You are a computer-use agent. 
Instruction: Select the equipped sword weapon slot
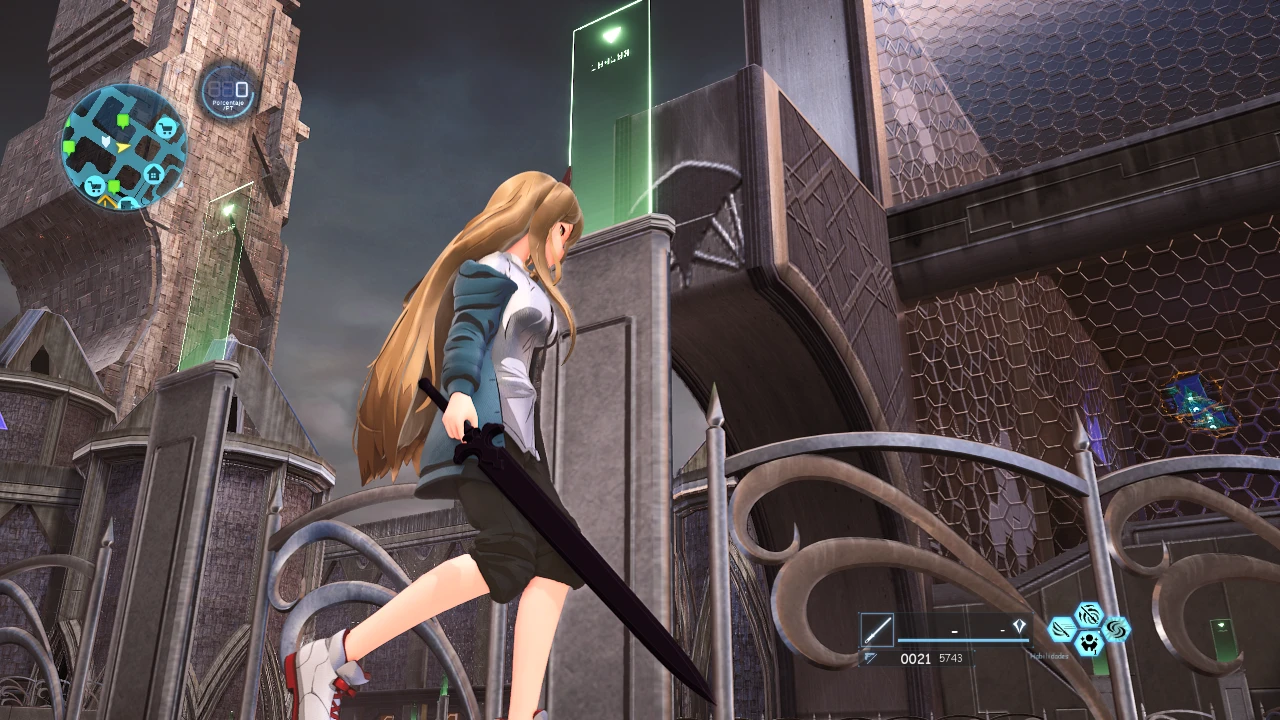877,631
